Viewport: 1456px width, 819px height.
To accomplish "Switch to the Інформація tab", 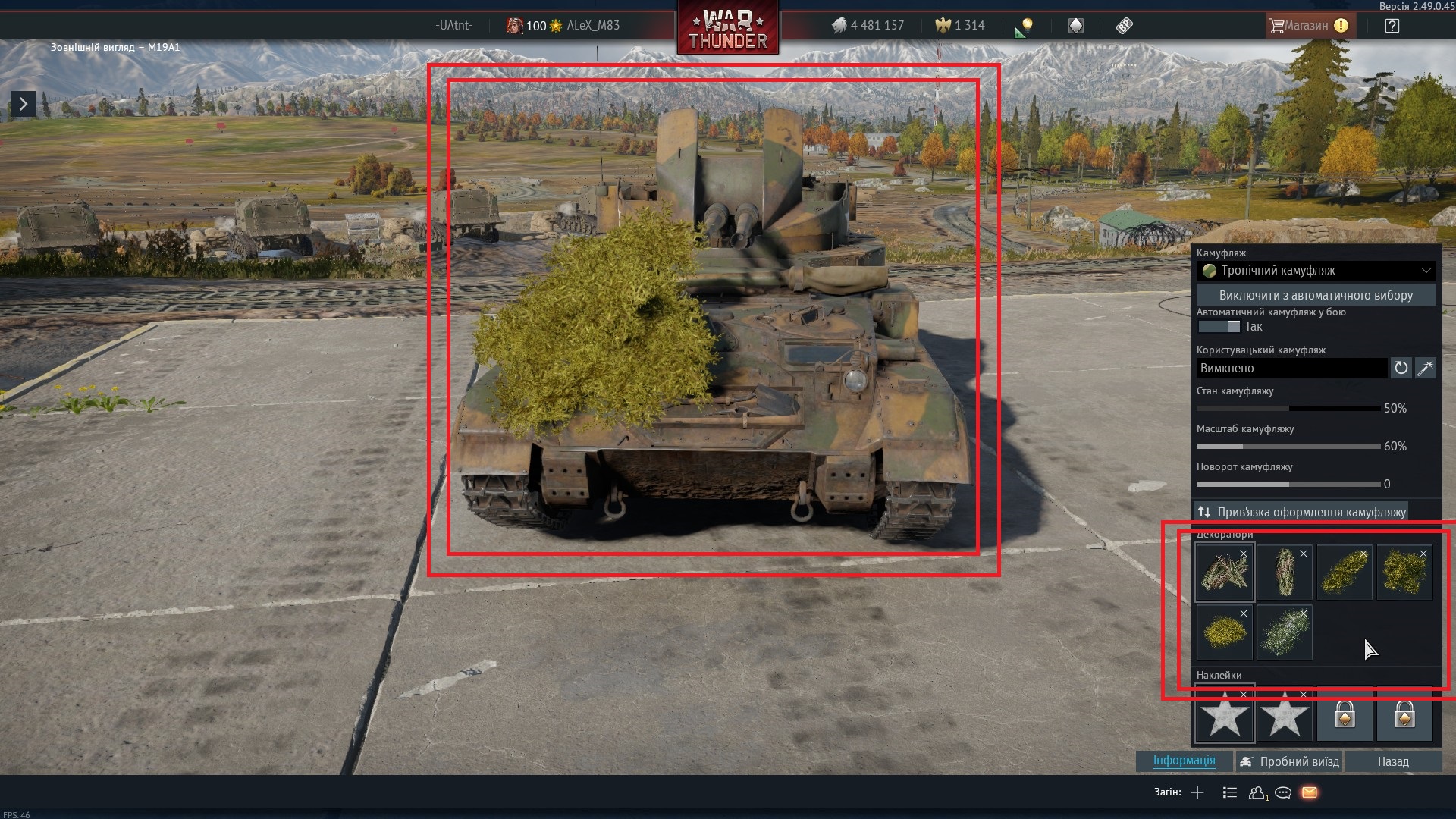I will tap(1184, 761).
